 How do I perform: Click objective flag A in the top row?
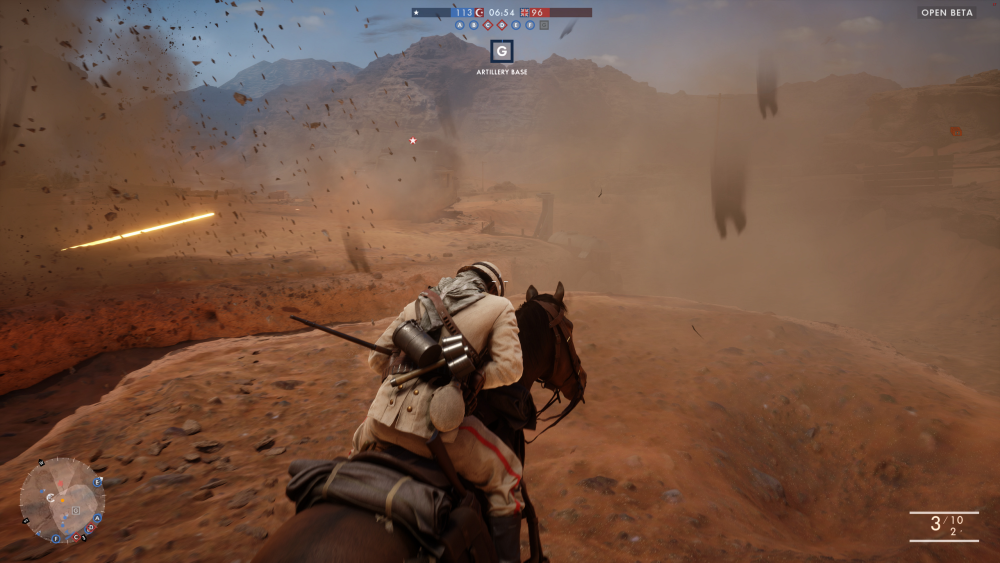click(x=460, y=25)
